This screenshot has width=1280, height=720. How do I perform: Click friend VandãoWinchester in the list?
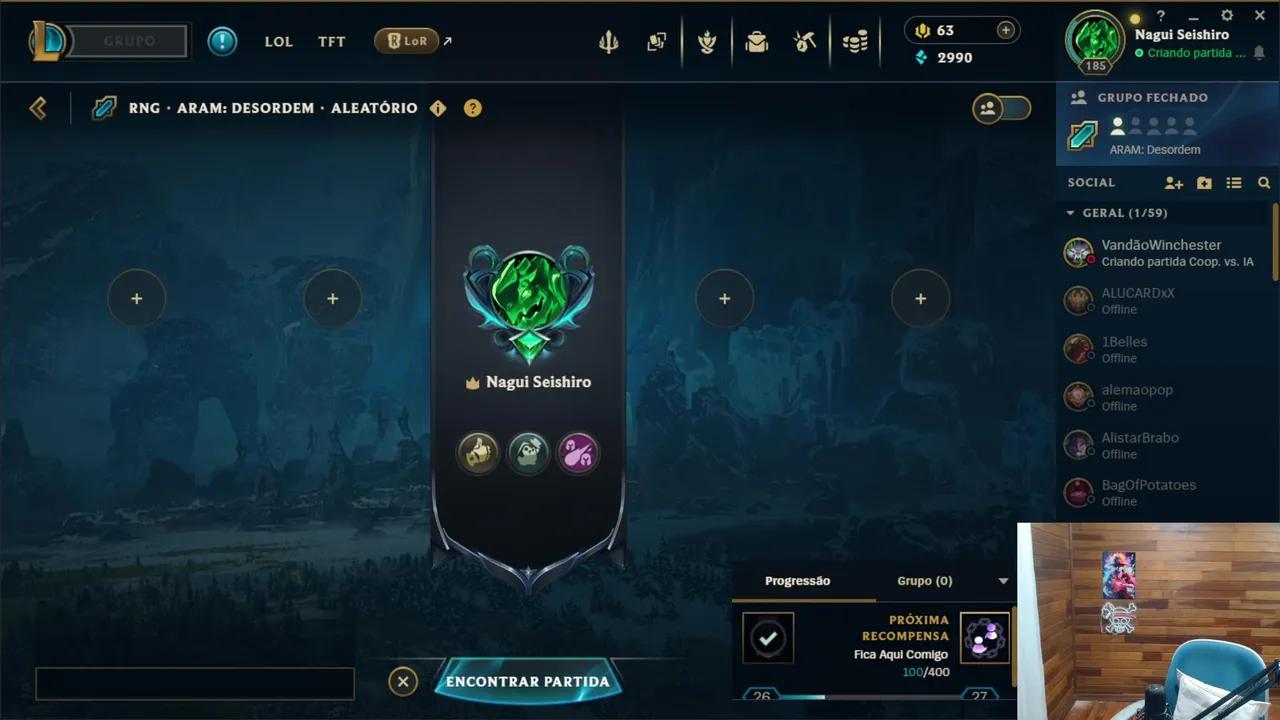tap(1160, 252)
